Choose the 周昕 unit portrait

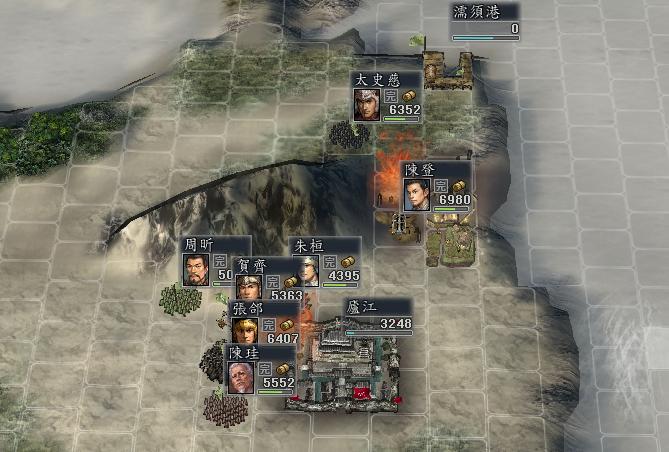(x=196, y=269)
